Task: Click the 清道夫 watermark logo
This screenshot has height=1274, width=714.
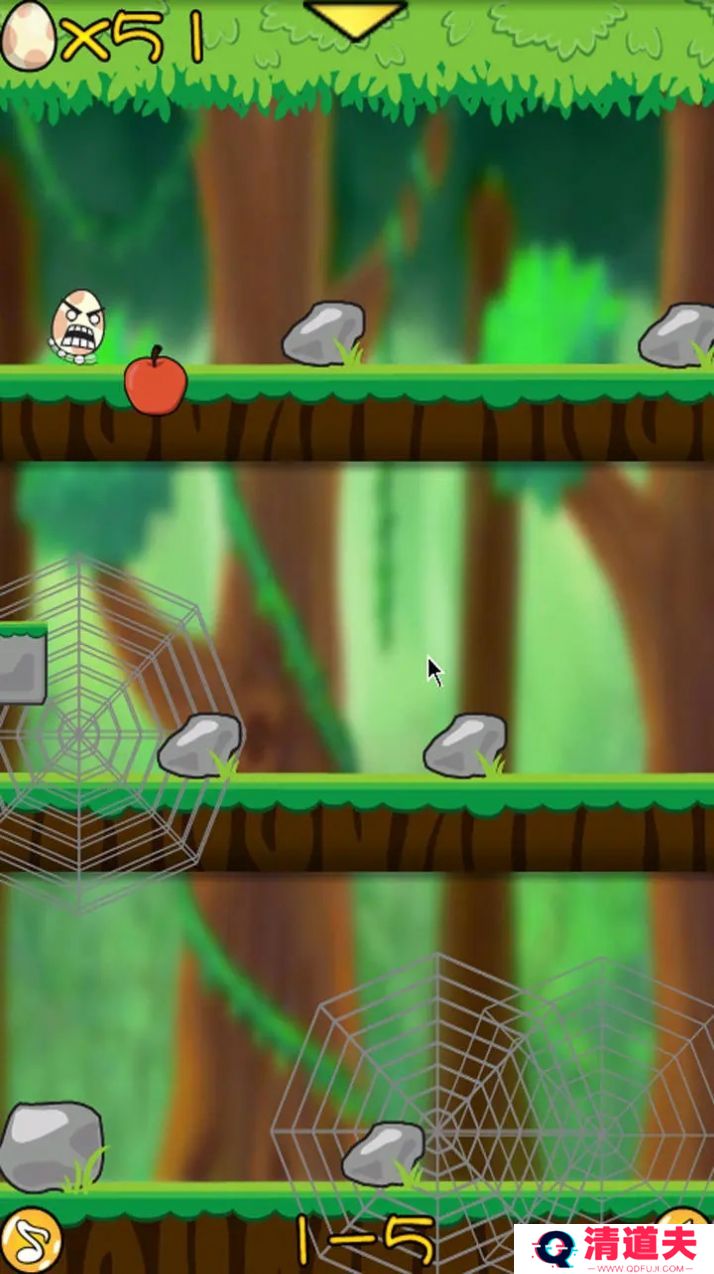Action: [614, 1248]
